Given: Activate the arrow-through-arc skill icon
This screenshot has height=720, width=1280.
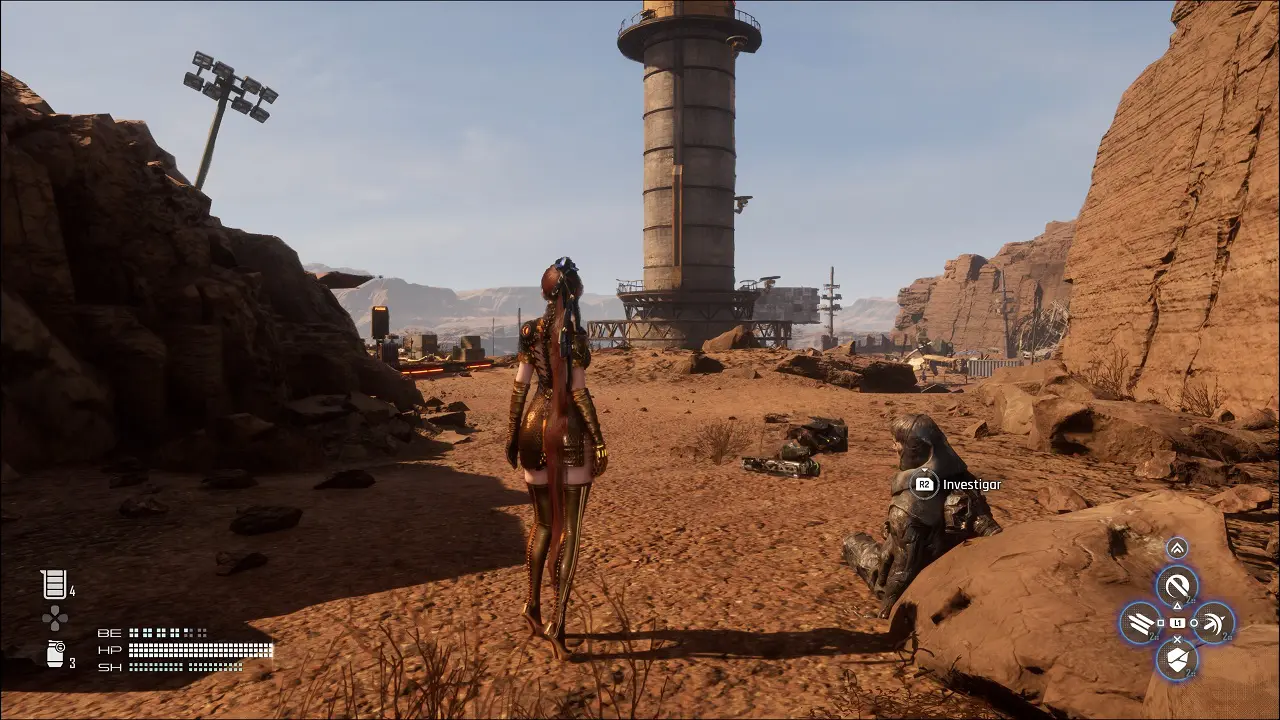Looking at the screenshot, I should point(1214,623).
